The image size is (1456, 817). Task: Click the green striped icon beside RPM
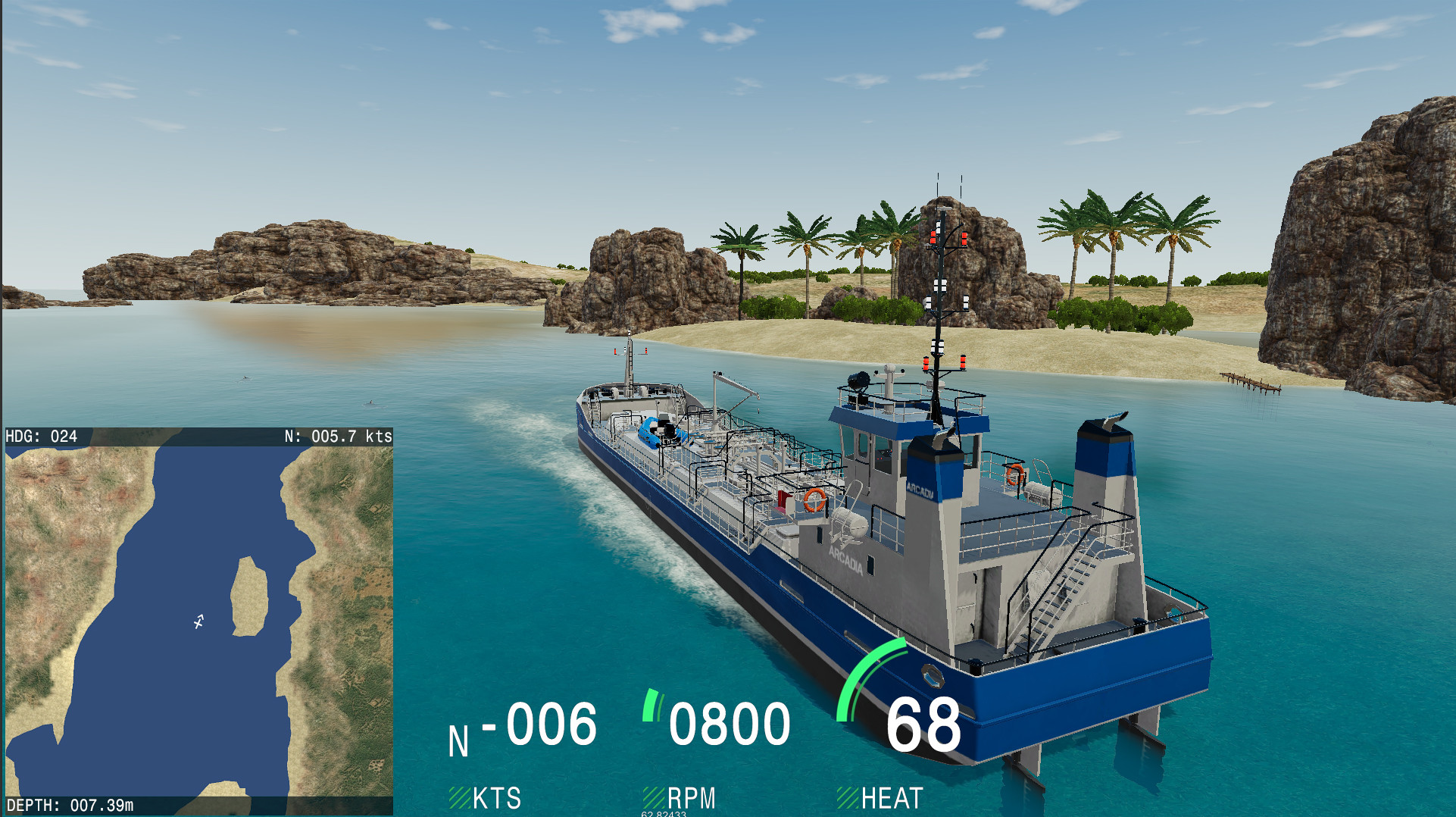pos(653,797)
